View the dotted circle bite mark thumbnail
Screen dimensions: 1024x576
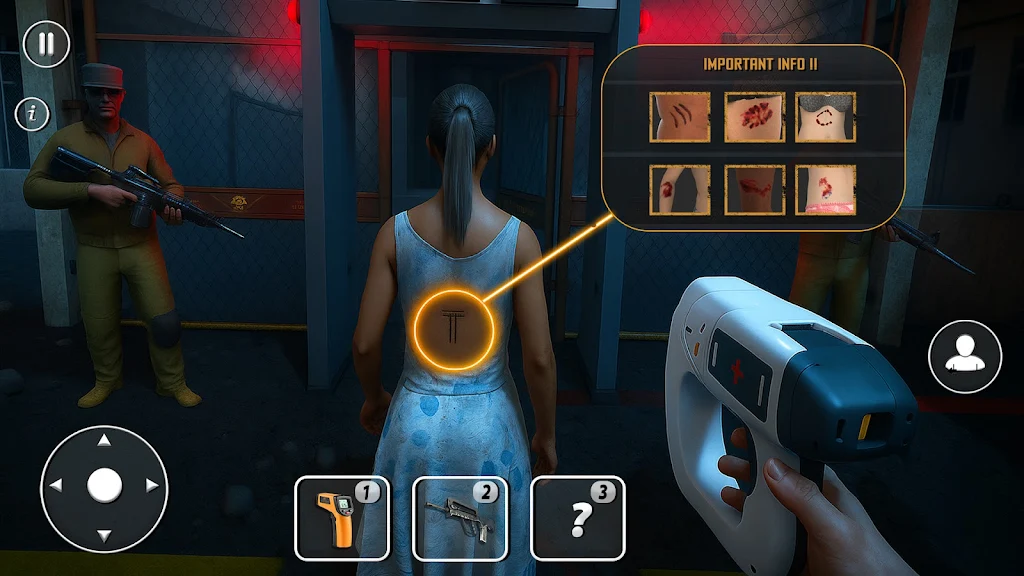click(x=826, y=117)
